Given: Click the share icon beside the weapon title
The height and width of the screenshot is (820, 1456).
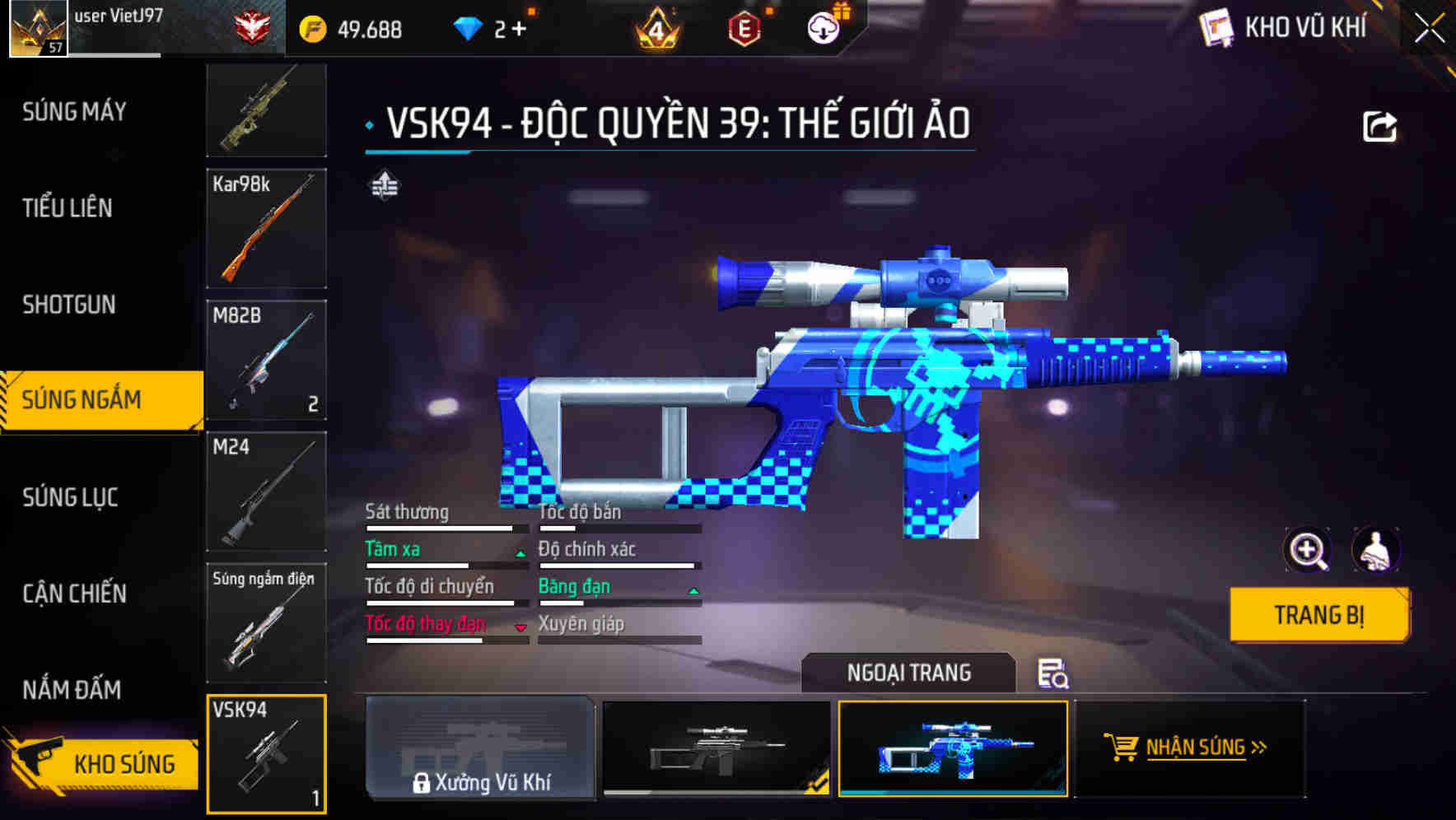Looking at the screenshot, I should (x=1379, y=125).
